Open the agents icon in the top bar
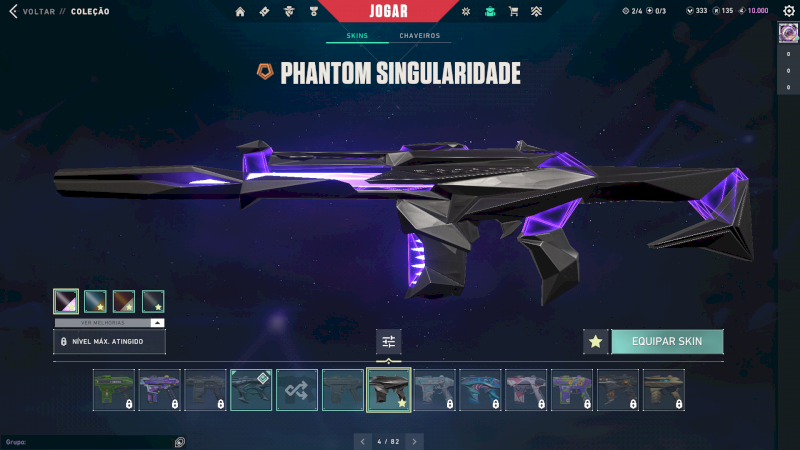Viewport: 800px width, 450px height. (289, 12)
